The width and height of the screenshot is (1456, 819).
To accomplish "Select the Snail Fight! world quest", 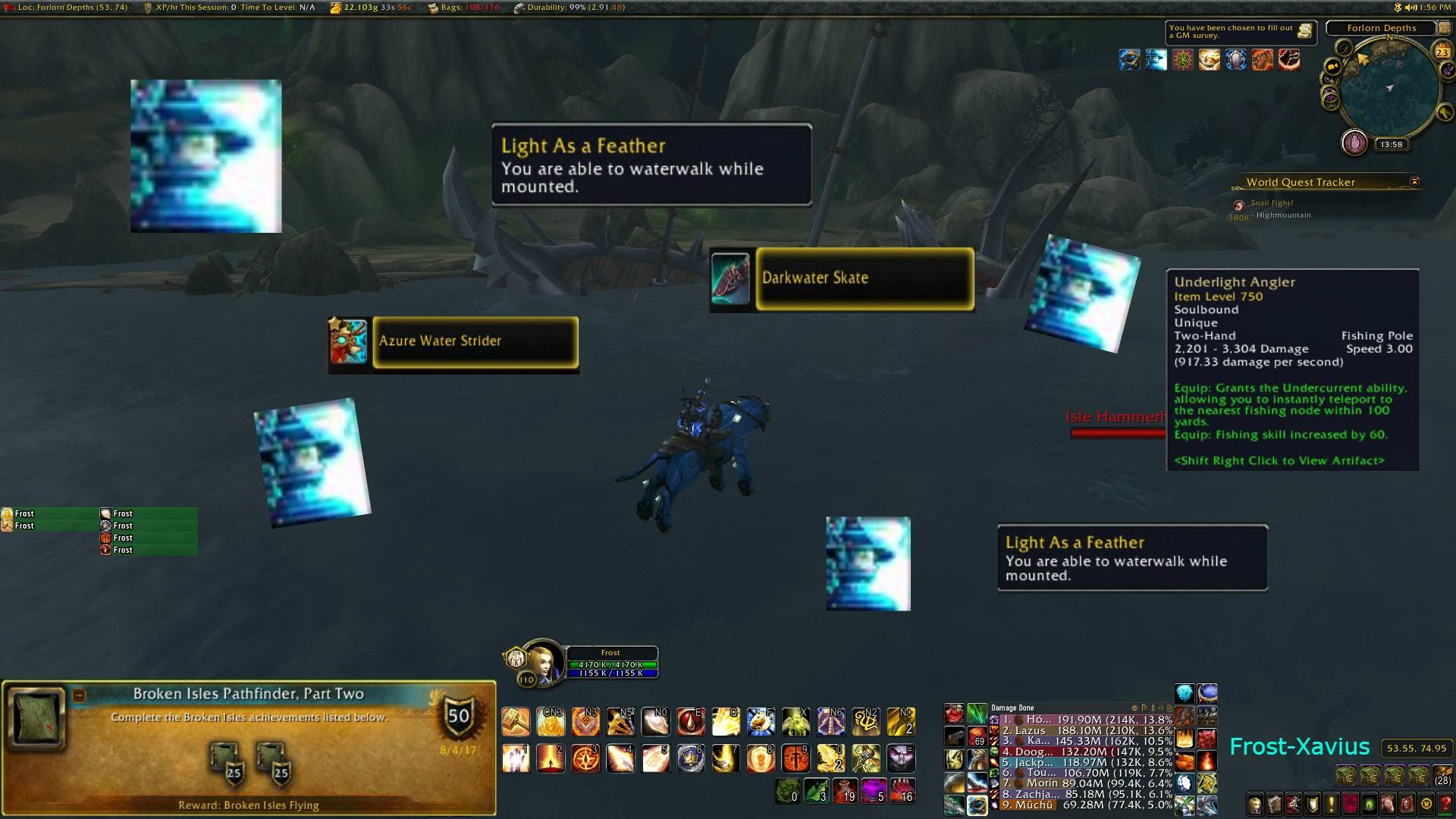I will click(1272, 203).
